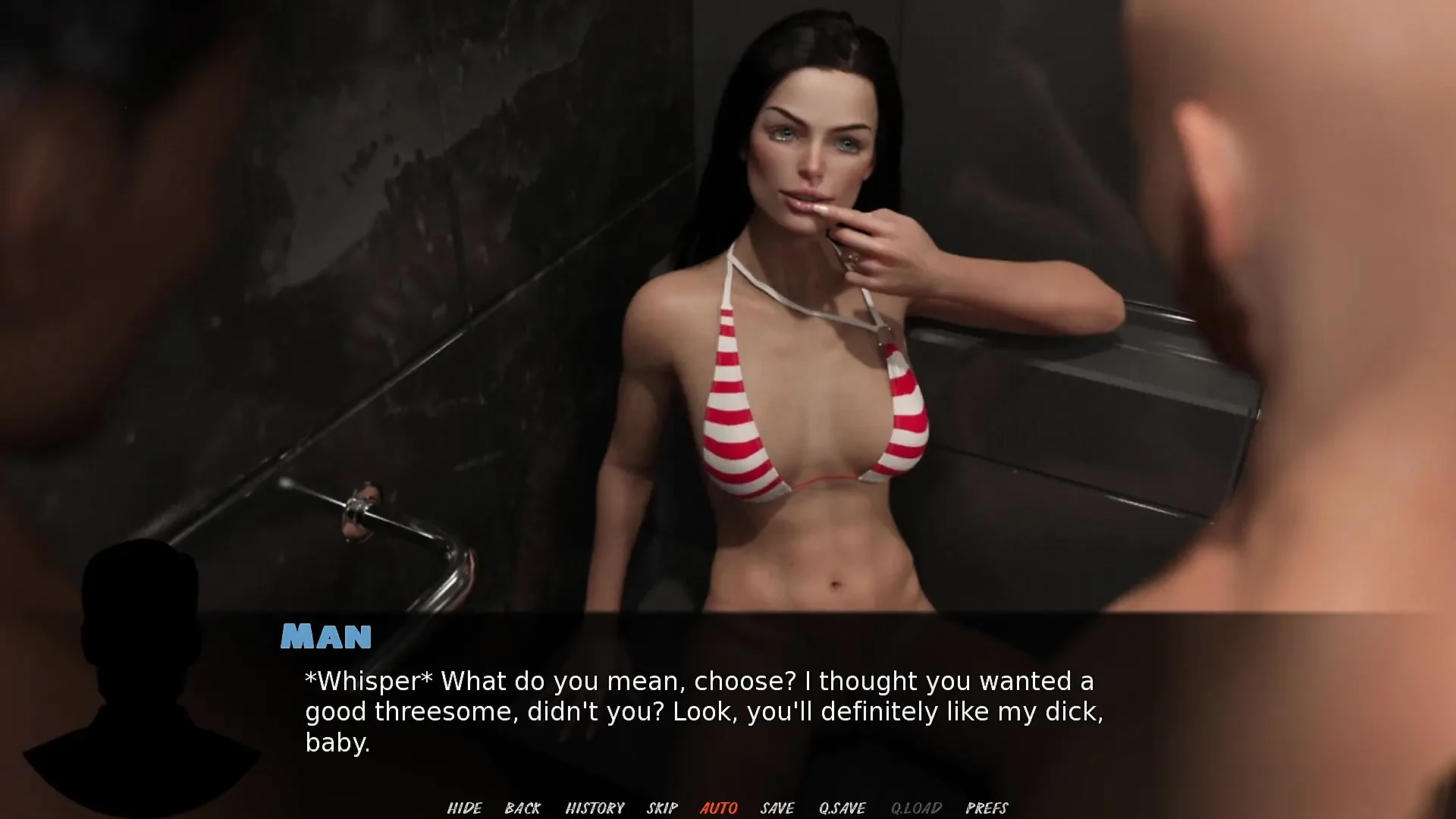Image resolution: width=1456 pixels, height=819 pixels.
Task: Open the dialogue History log
Action: click(x=595, y=808)
